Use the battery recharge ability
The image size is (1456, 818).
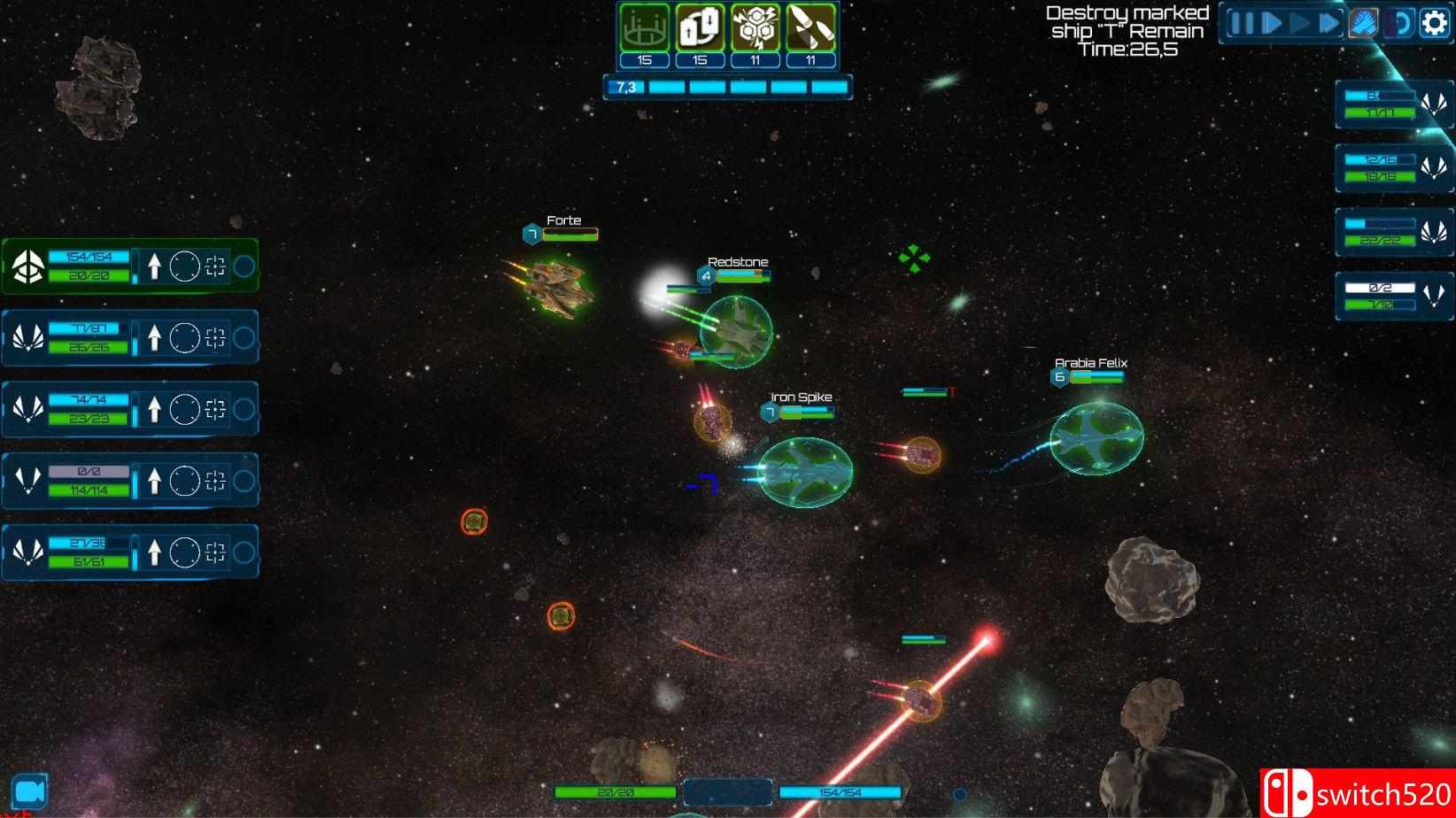[x=700, y=28]
